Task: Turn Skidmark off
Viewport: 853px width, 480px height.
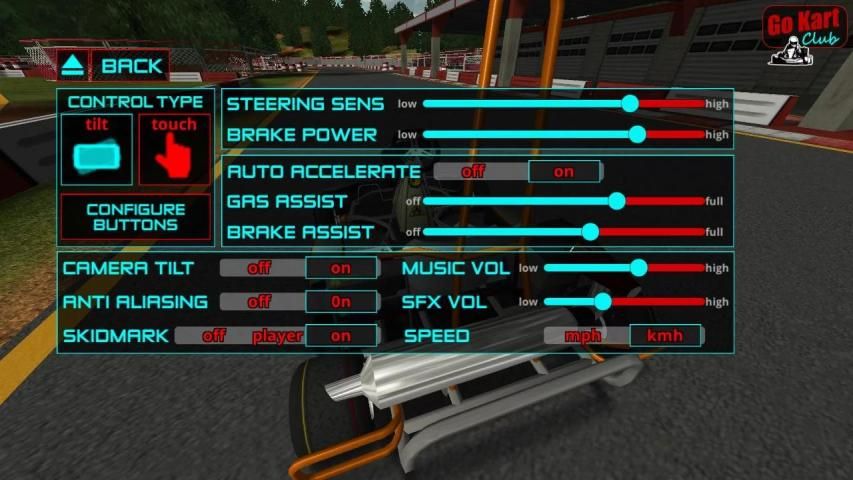Action: pos(214,336)
